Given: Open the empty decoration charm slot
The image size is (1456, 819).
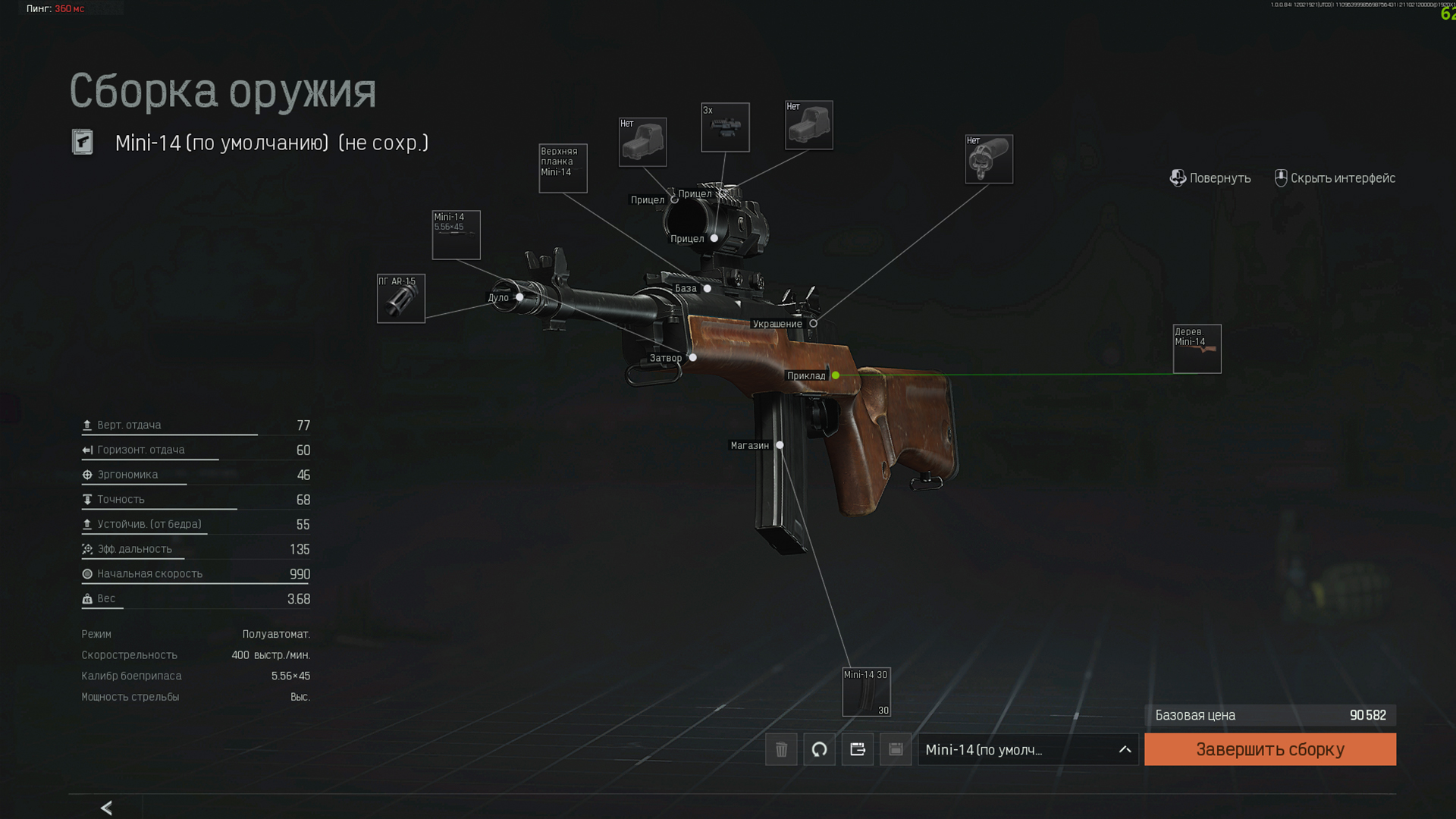Looking at the screenshot, I should (x=989, y=159).
